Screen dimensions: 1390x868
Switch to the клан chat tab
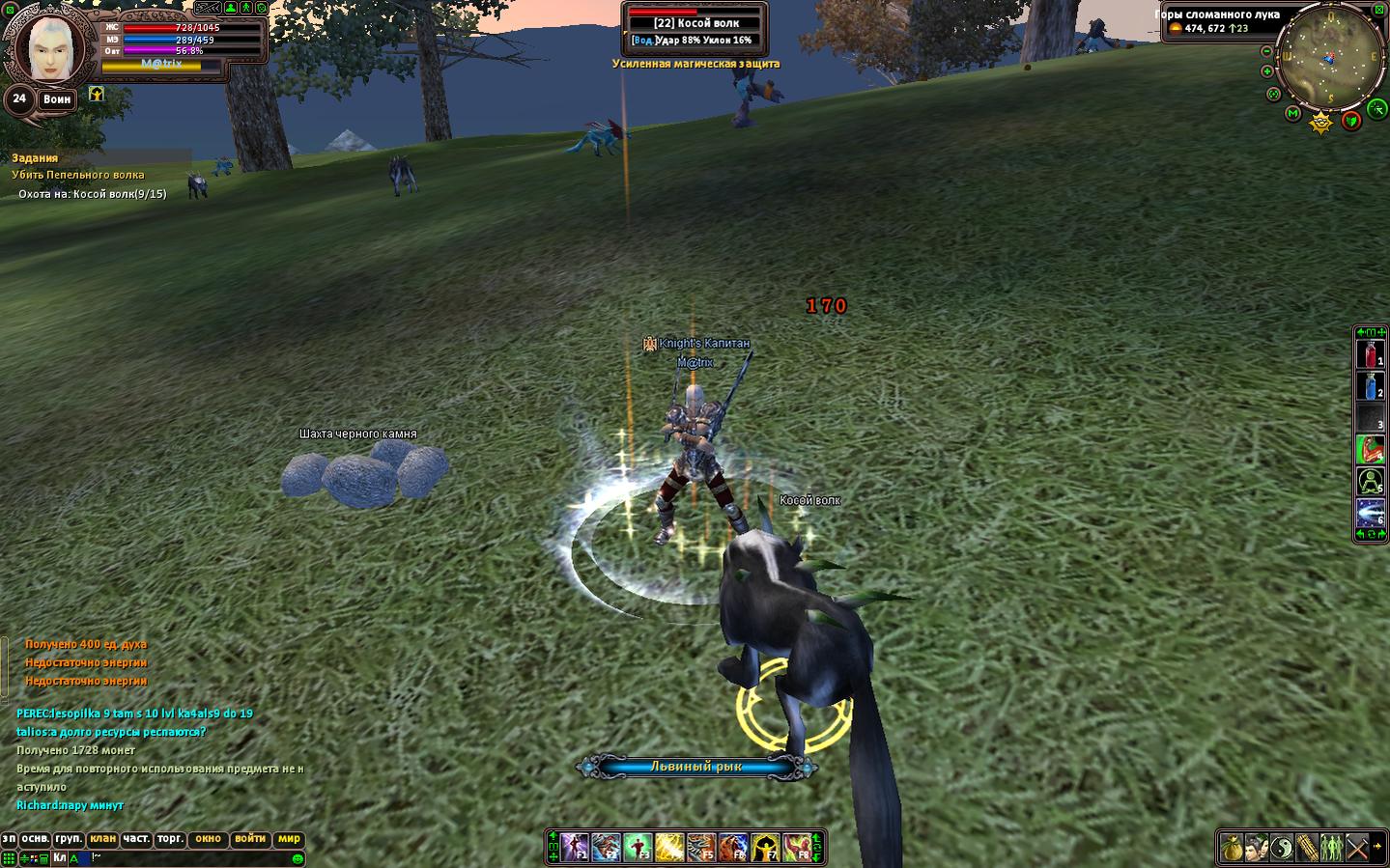(x=102, y=839)
